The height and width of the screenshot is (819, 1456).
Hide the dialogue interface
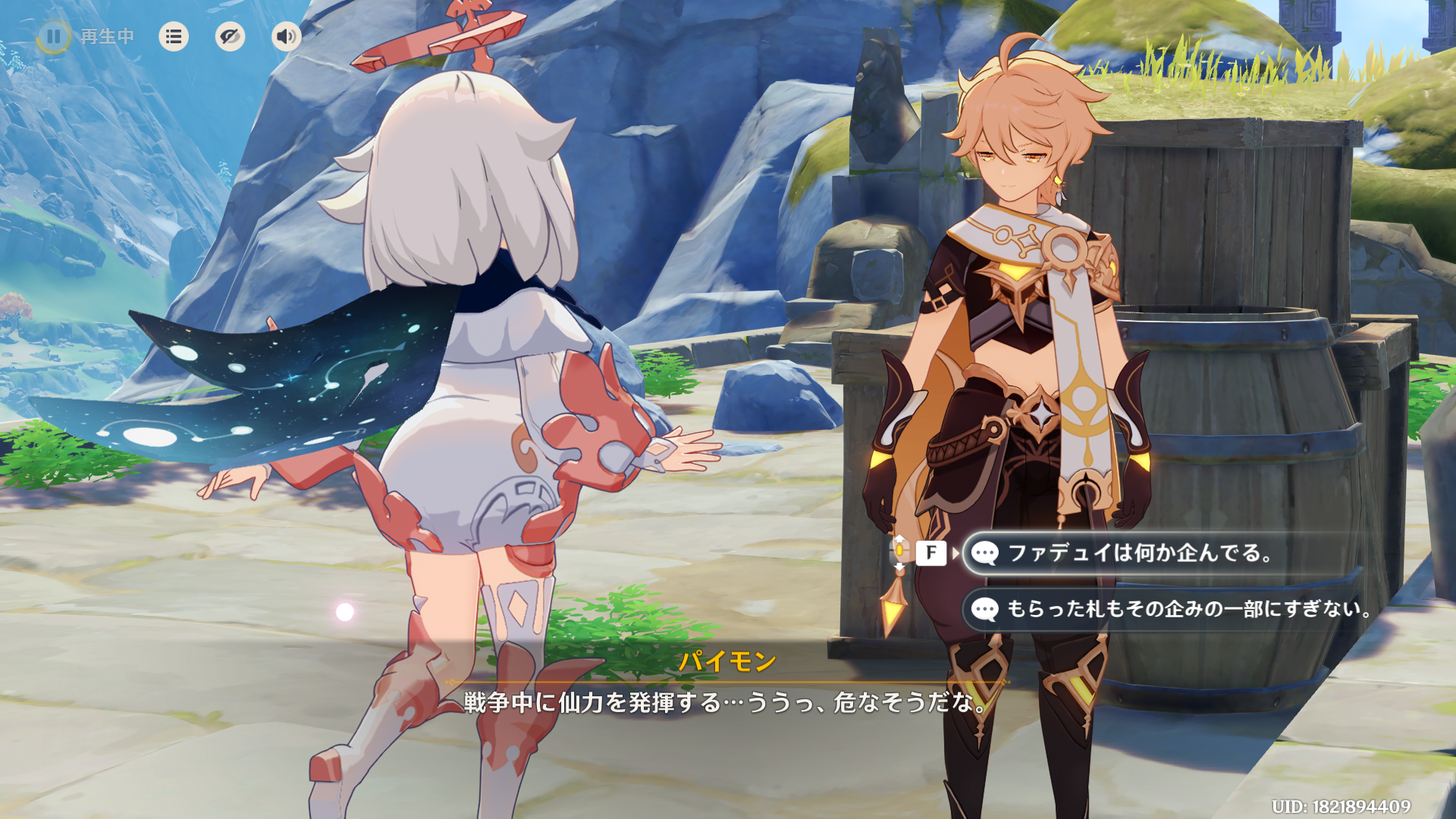[230, 36]
